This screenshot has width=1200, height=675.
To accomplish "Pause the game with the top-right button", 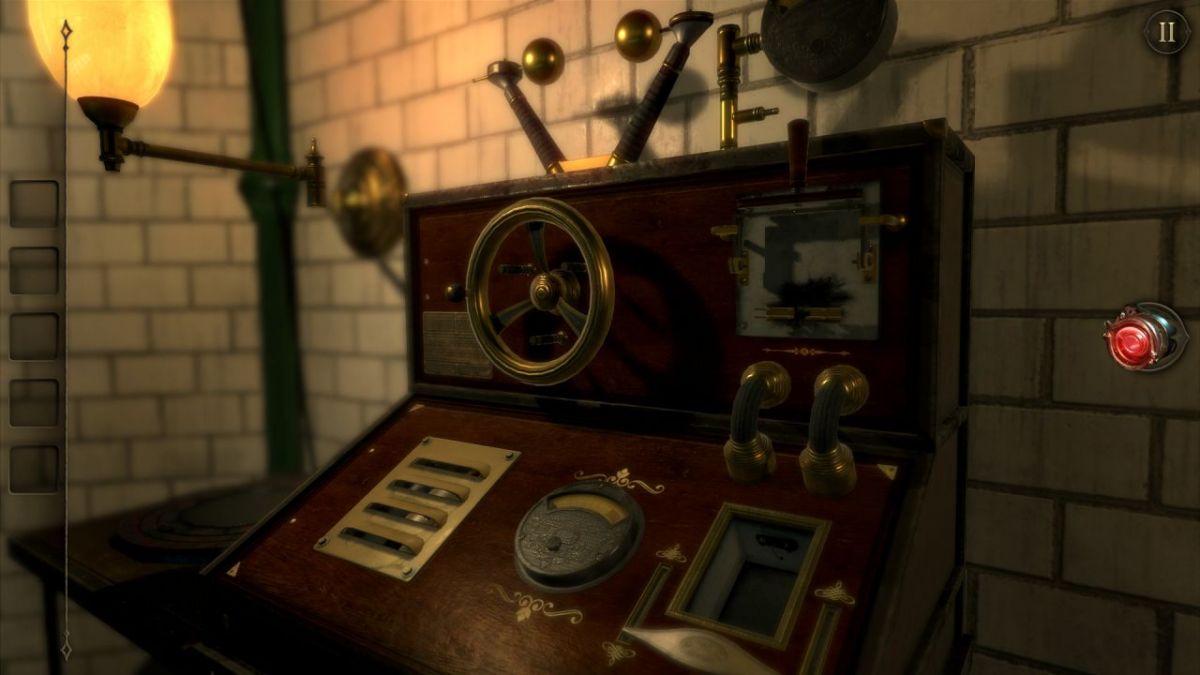I will 1166,32.
